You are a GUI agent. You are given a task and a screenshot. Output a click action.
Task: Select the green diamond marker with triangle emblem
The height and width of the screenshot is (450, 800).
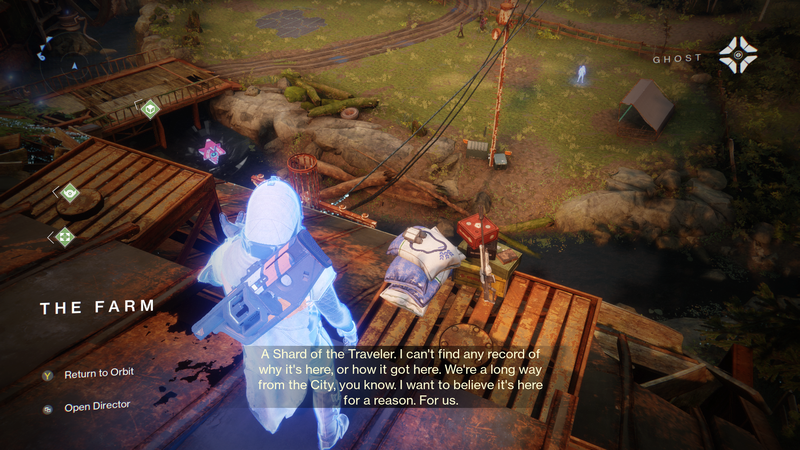pos(150,108)
